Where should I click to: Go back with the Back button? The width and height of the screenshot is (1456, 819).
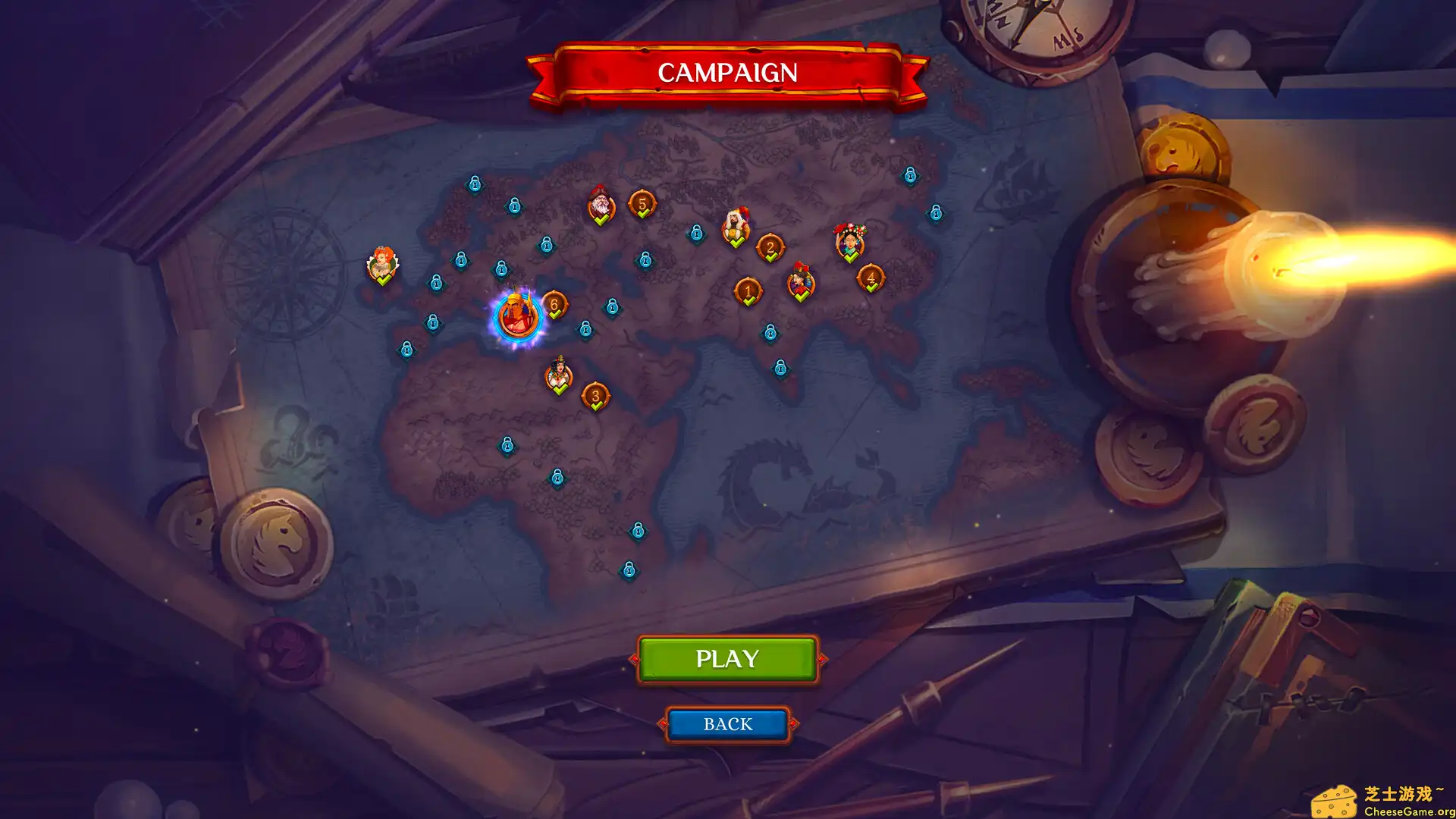pos(727,724)
